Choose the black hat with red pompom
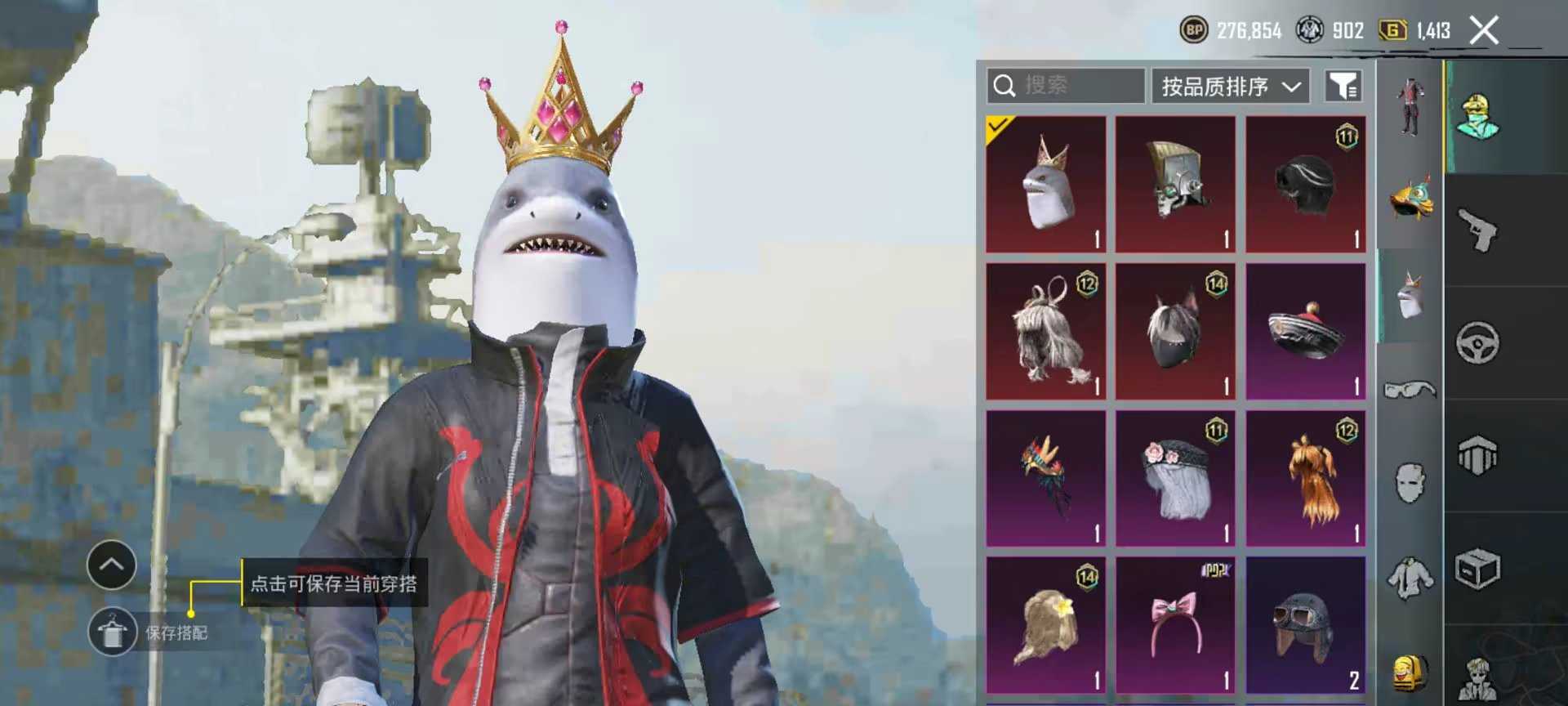The width and height of the screenshot is (1568, 706). point(1305,331)
